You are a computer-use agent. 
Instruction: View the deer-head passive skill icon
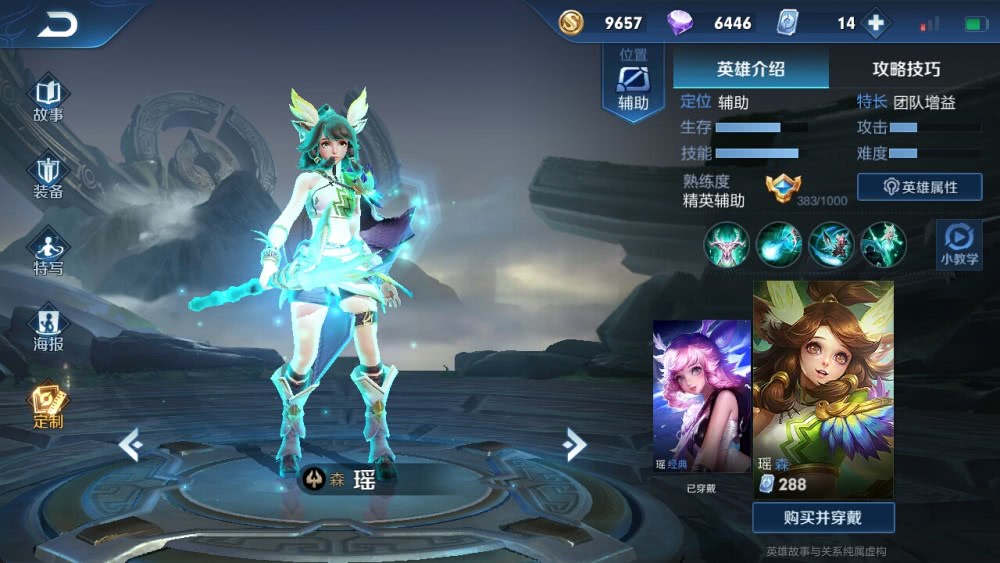pos(727,244)
